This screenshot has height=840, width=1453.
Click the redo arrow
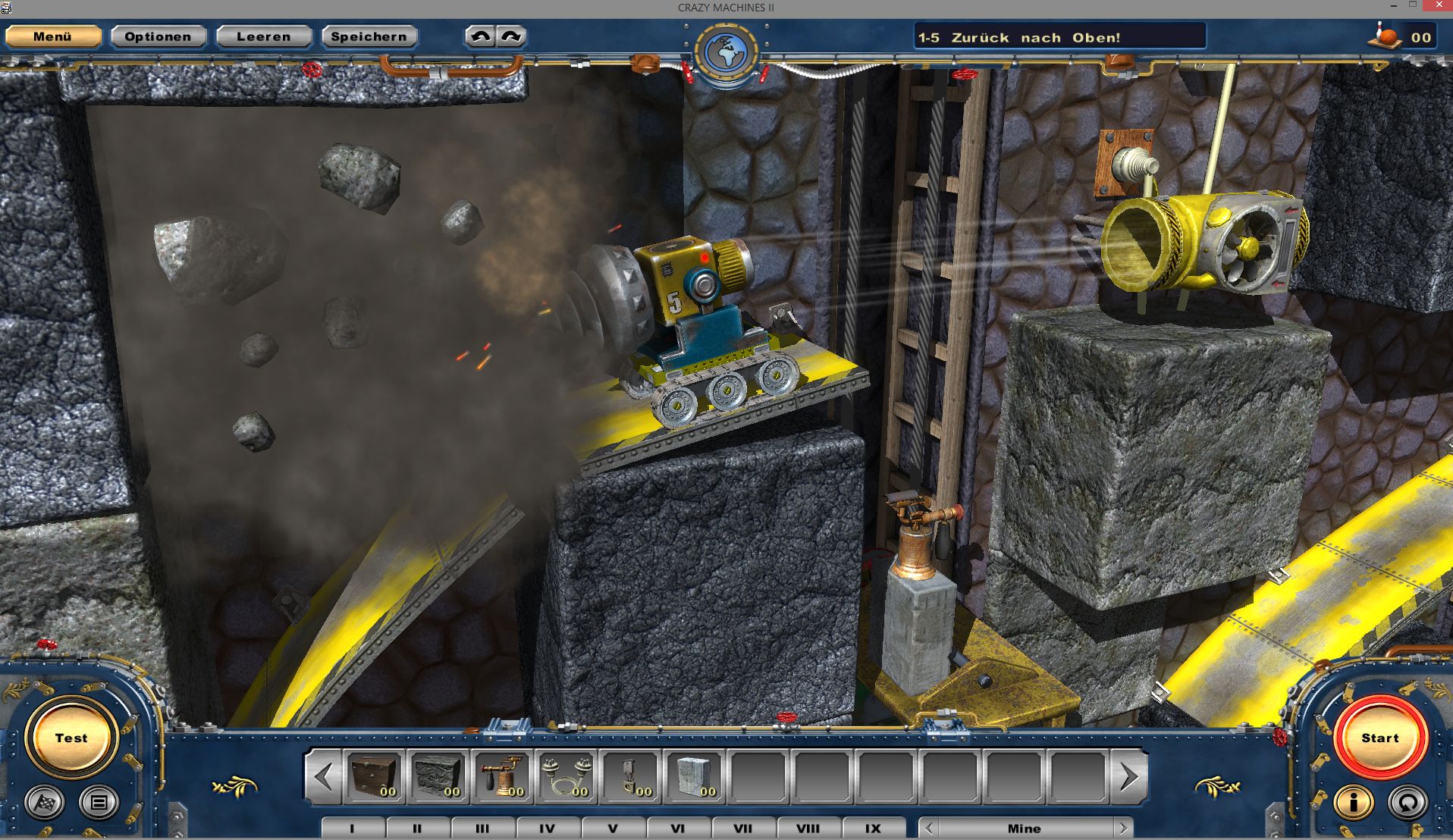click(510, 35)
